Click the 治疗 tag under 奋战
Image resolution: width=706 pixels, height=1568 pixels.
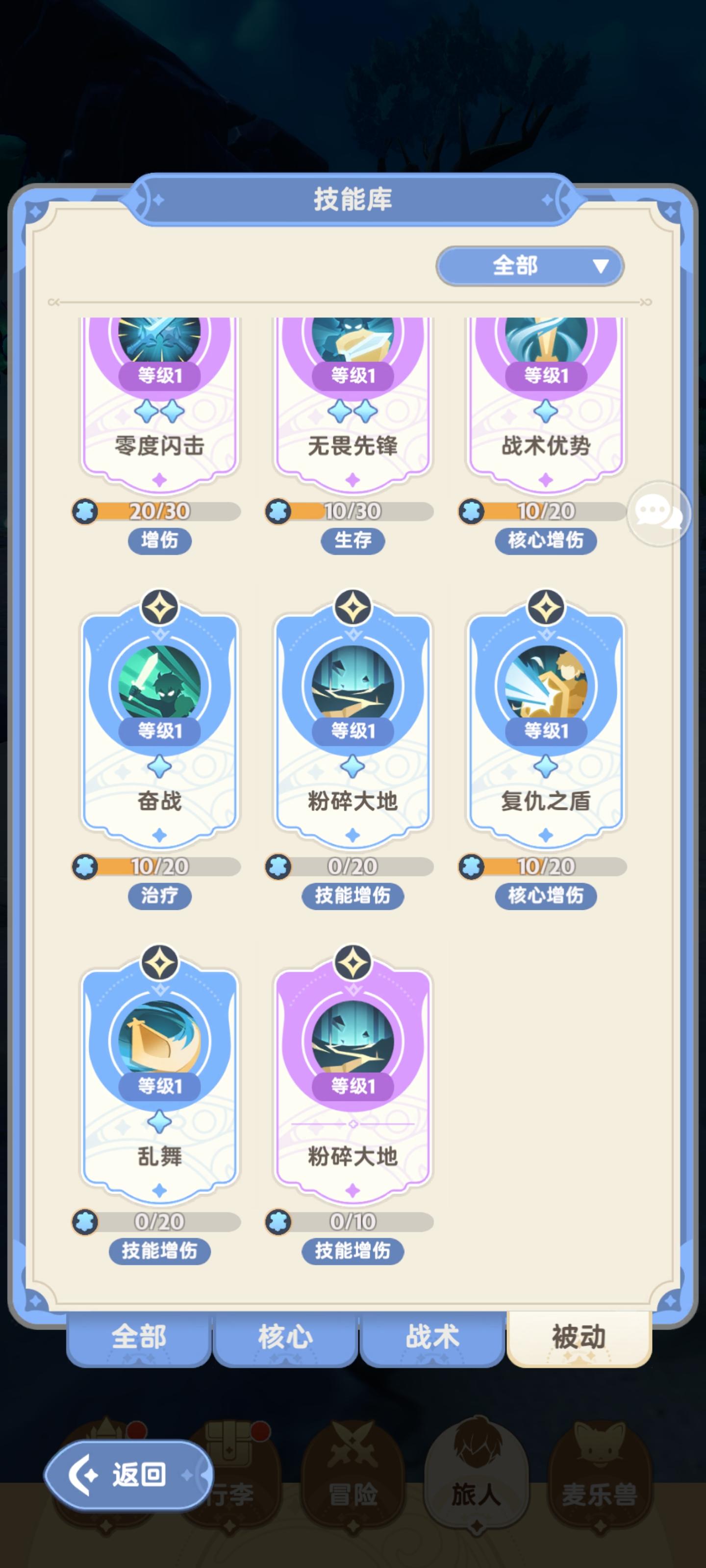click(161, 896)
